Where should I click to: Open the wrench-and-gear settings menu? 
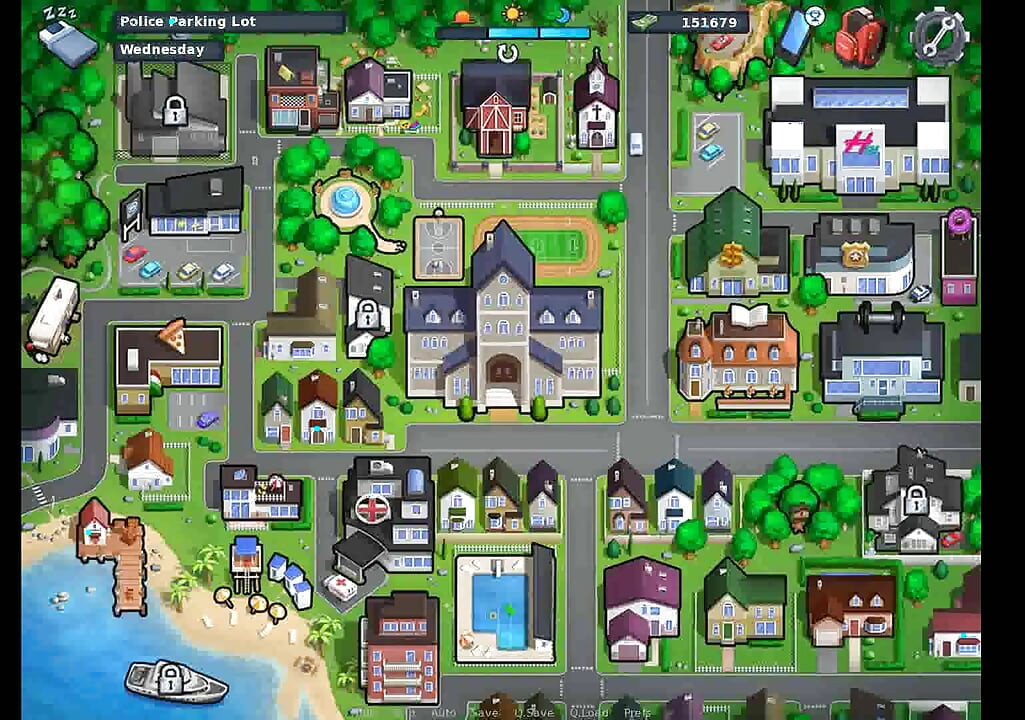click(x=939, y=35)
